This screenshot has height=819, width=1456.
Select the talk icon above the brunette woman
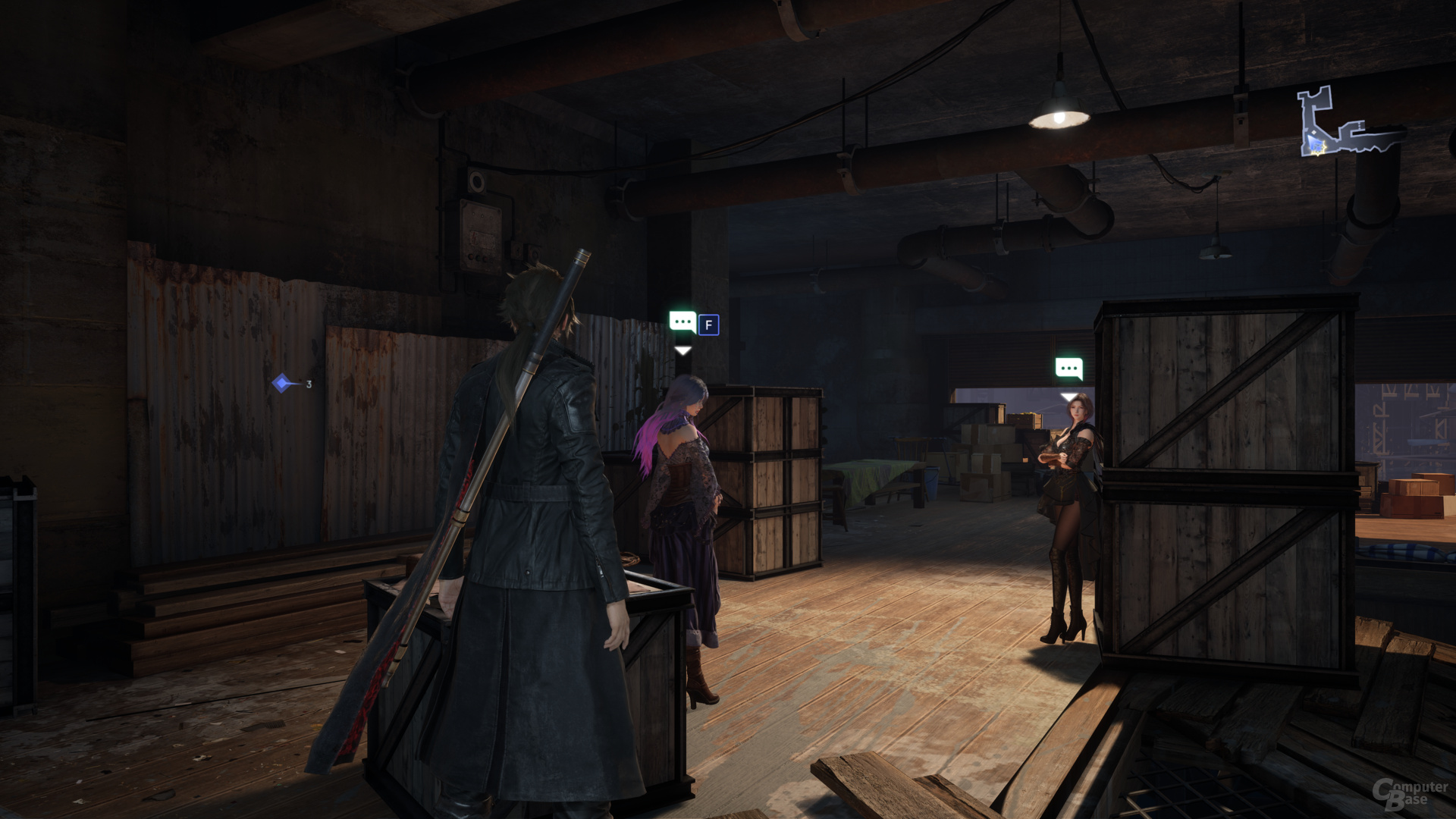(1068, 369)
